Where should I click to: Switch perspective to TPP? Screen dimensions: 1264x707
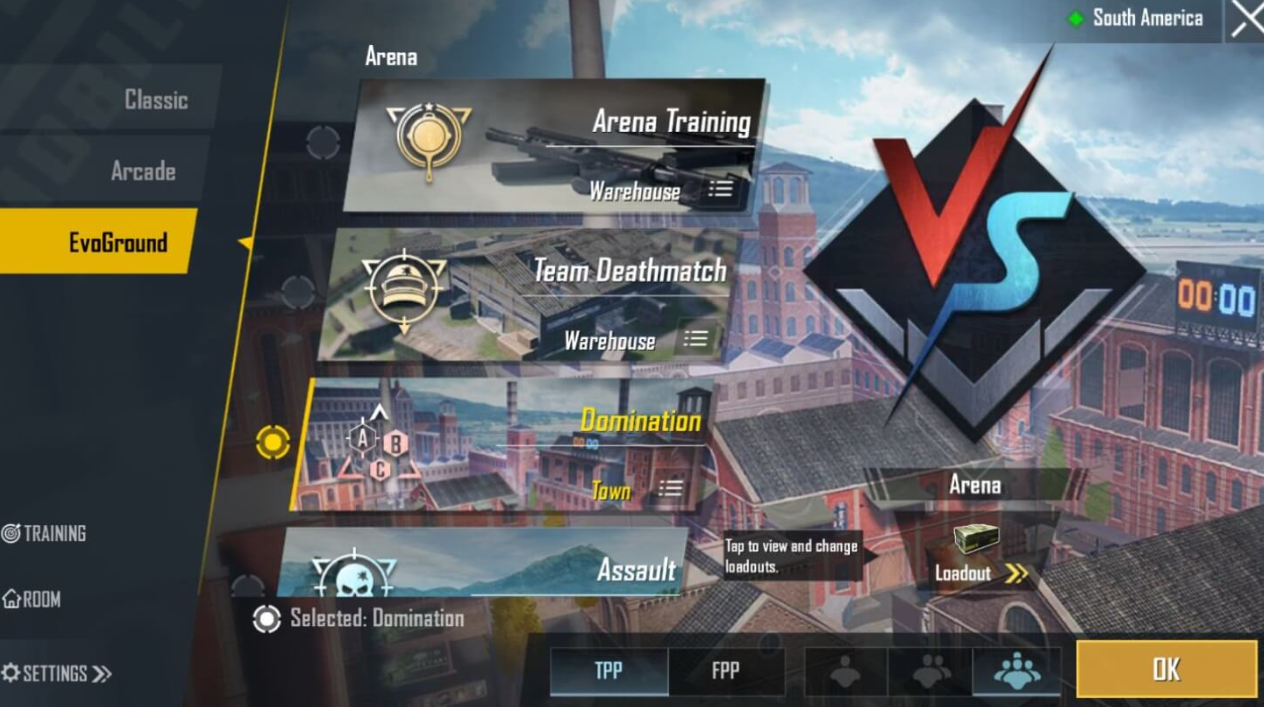pyautogui.click(x=608, y=670)
